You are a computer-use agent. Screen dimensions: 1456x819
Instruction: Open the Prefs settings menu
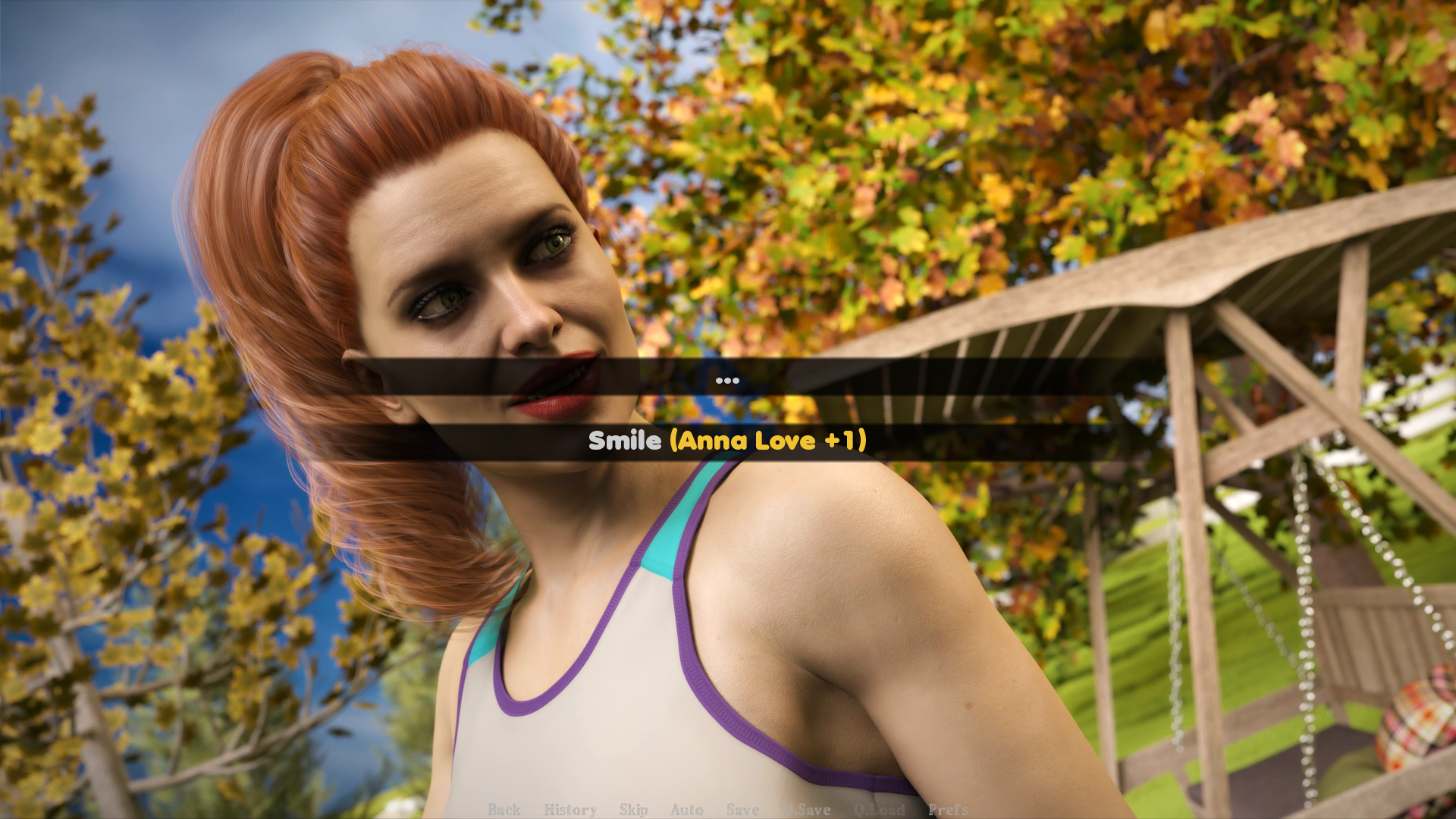[947, 810]
